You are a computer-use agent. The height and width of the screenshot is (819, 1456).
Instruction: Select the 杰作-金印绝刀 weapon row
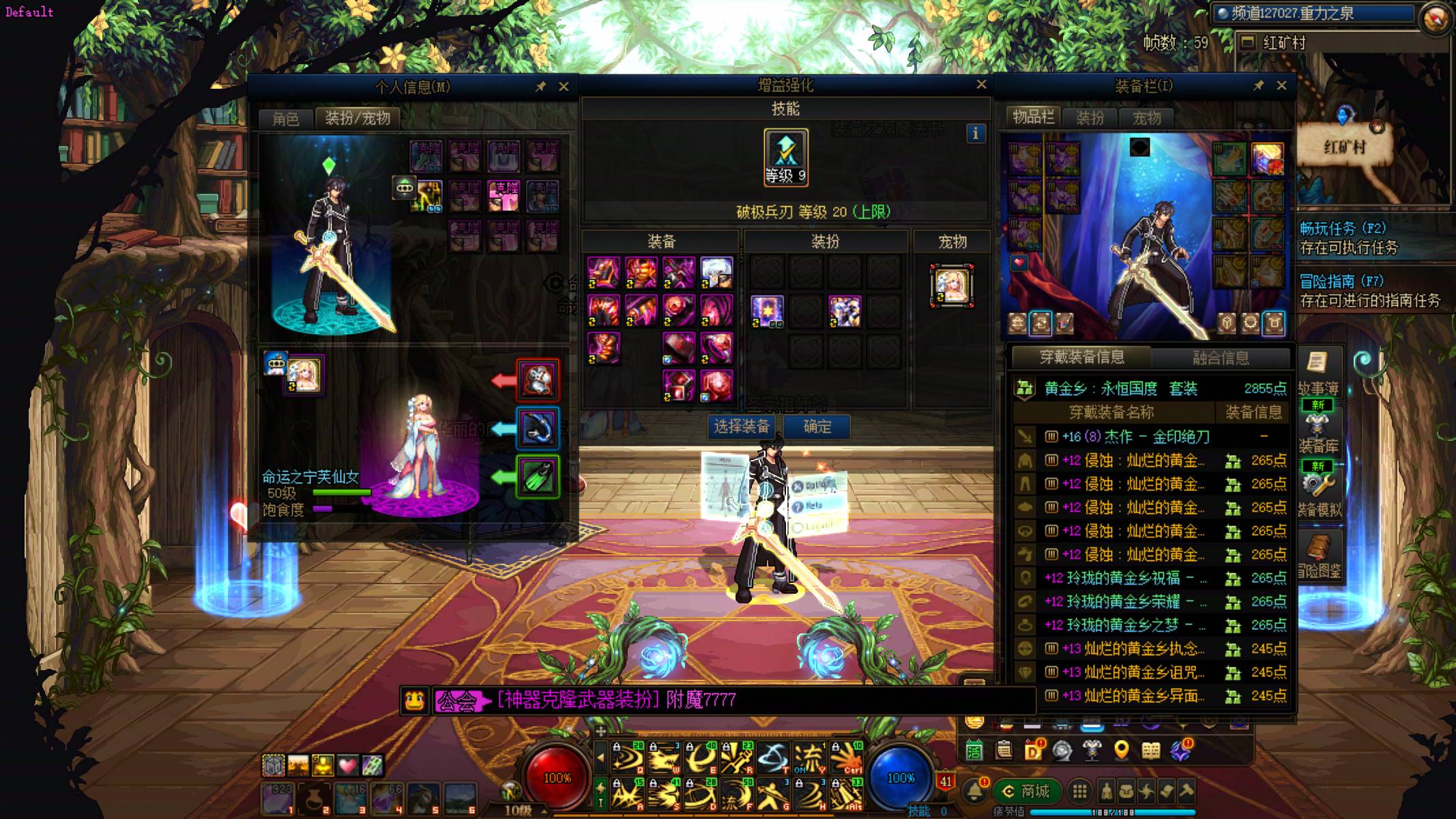click(x=1151, y=437)
